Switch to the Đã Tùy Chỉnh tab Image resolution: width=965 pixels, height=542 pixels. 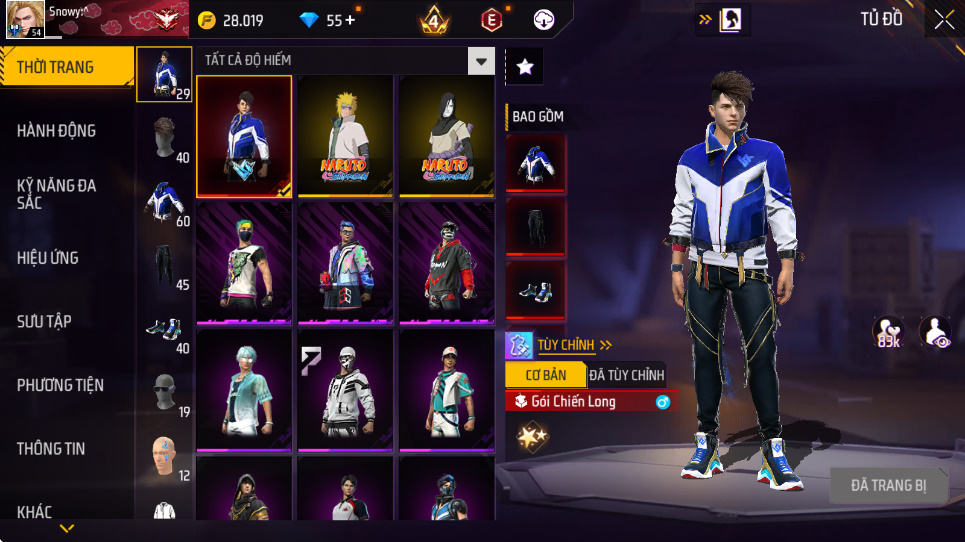click(x=626, y=375)
